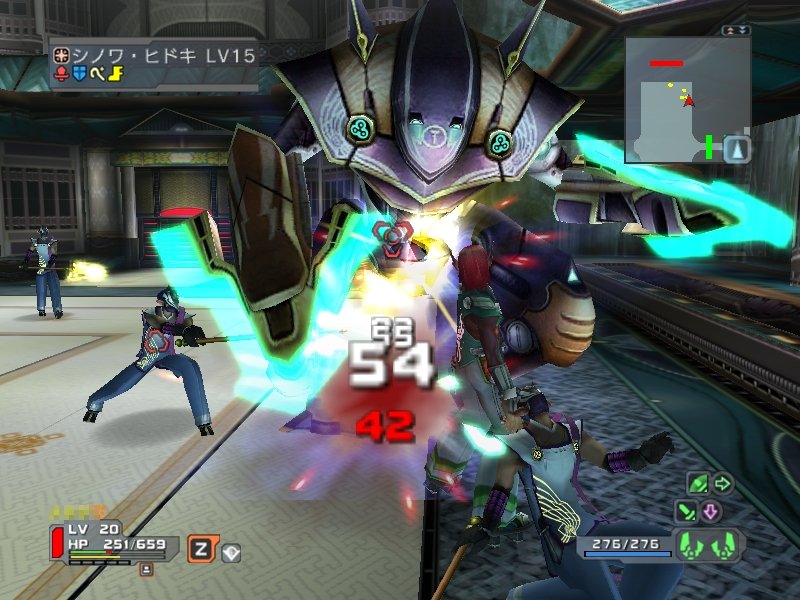Click the pink down arrow icon
Image resolution: width=800 pixels, height=600 pixels.
coord(711,512)
